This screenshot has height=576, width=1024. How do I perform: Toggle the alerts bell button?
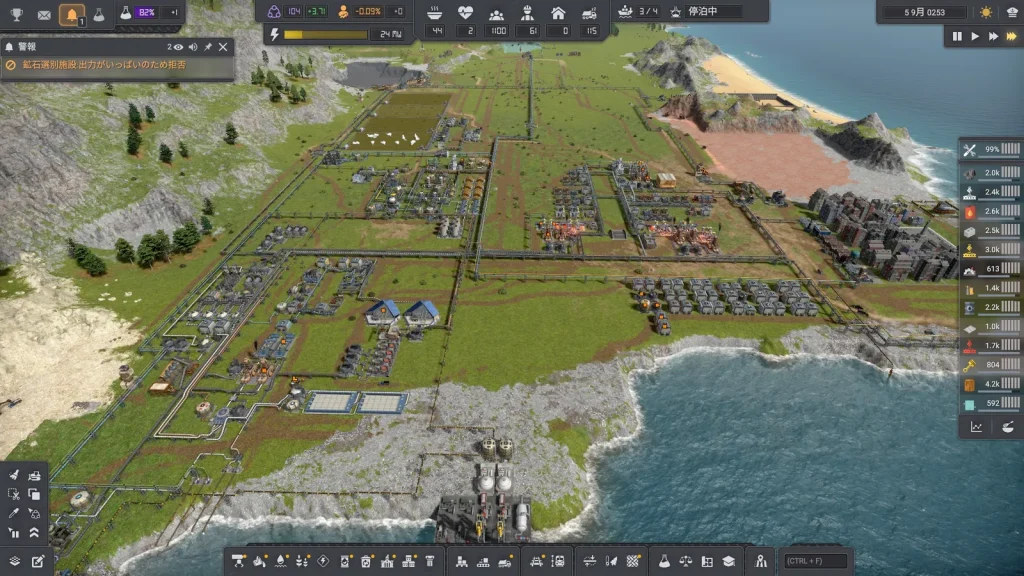pos(71,14)
